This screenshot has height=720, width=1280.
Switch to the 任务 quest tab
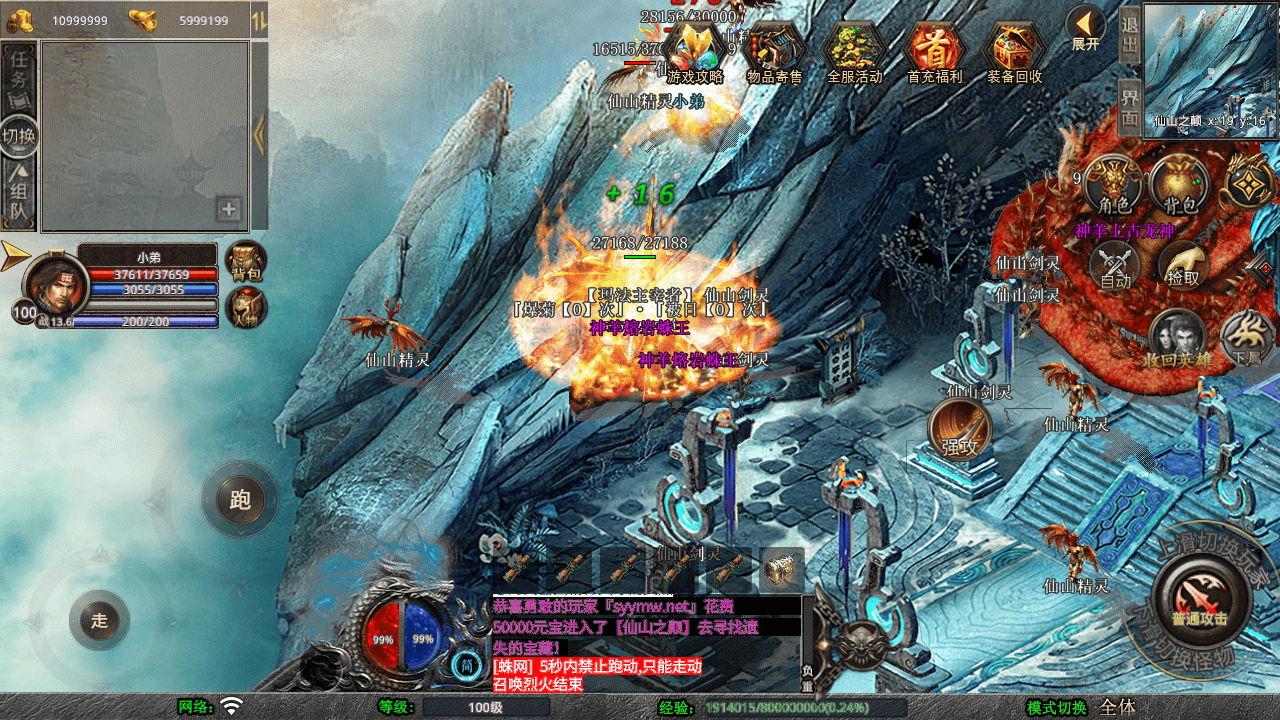(19, 78)
